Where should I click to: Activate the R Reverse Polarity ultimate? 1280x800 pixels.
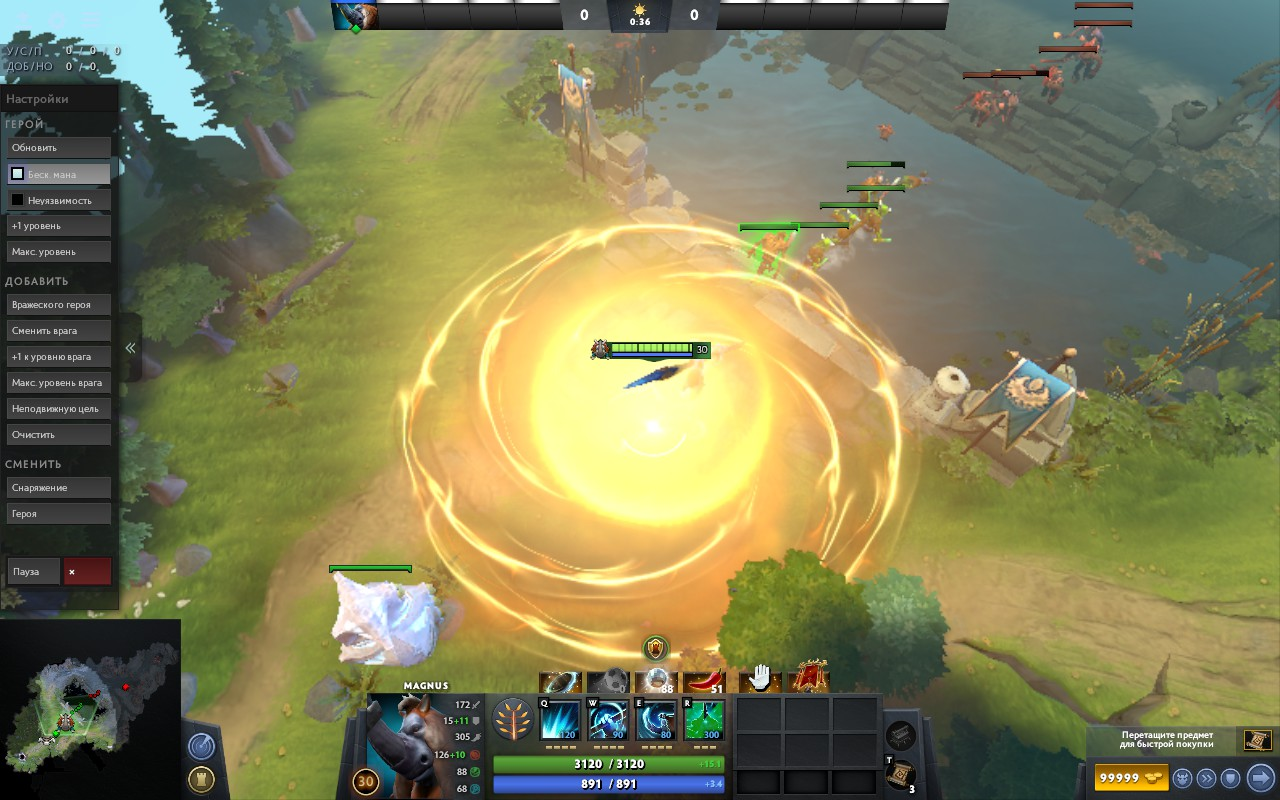tap(704, 720)
